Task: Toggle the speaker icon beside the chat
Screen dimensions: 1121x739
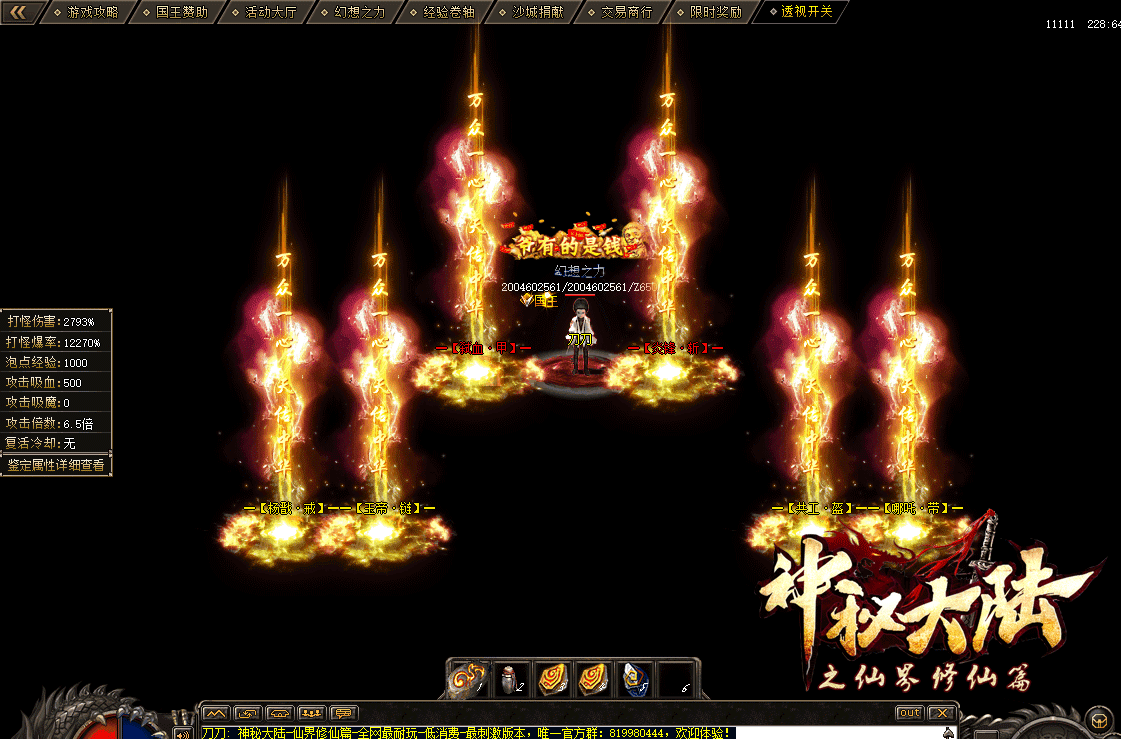Action: [183, 733]
